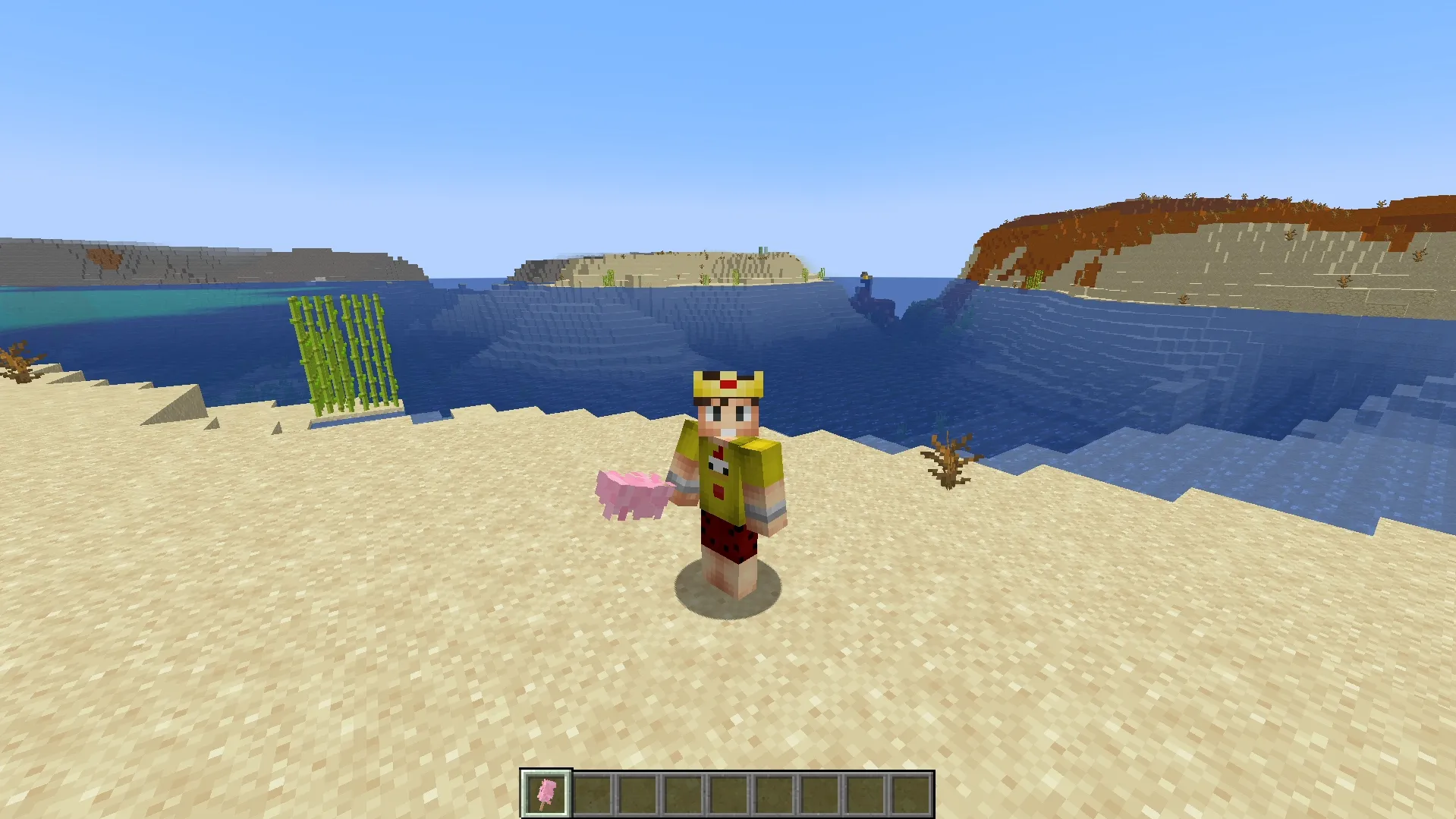Select the pink axolotl item in the hotbar
The height and width of the screenshot is (819, 1456).
pyautogui.click(x=546, y=792)
